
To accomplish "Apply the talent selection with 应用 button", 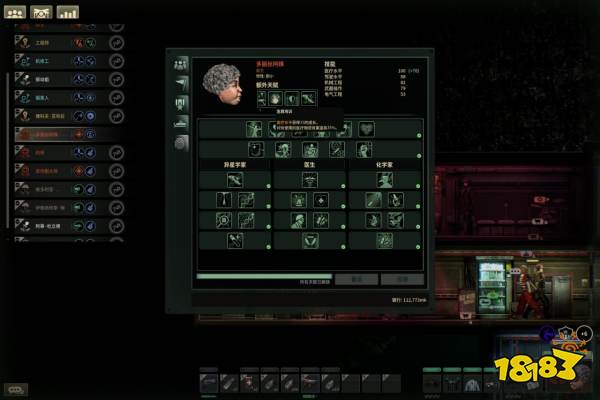I will click(x=402, y=279).
